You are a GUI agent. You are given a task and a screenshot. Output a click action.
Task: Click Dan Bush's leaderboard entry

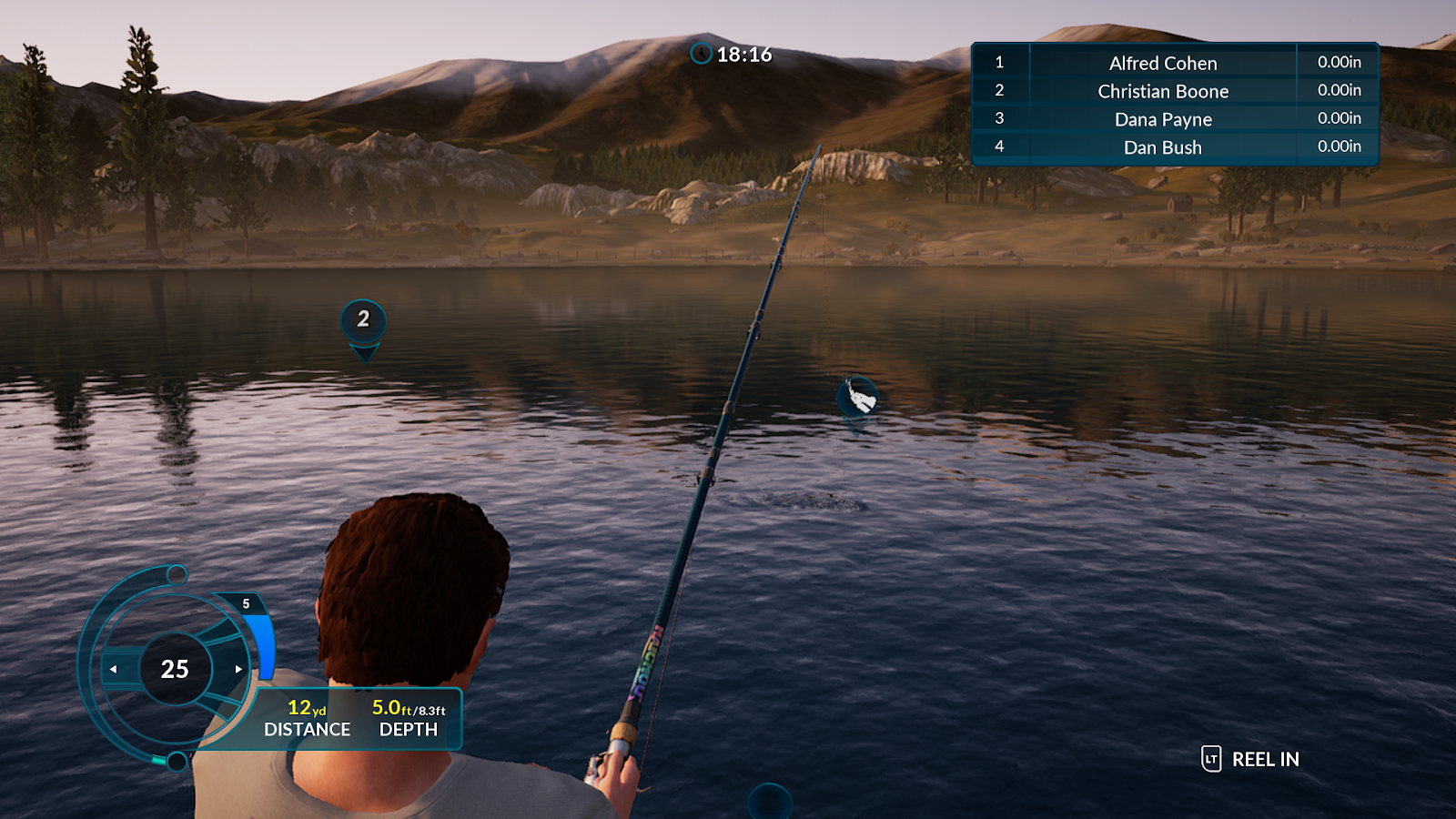pos(1162,147)
